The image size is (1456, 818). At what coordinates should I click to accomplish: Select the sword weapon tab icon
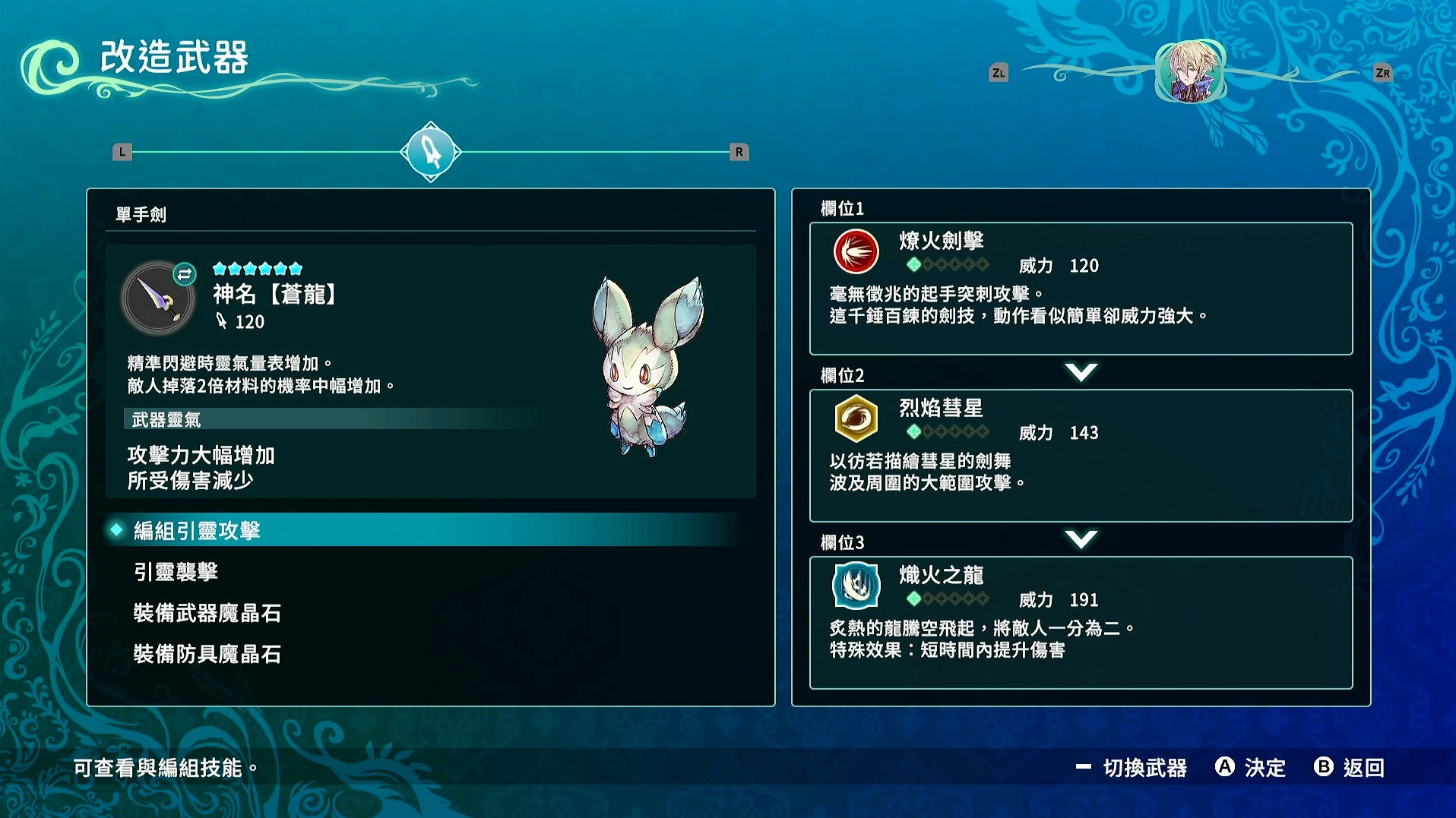[431, 152]
